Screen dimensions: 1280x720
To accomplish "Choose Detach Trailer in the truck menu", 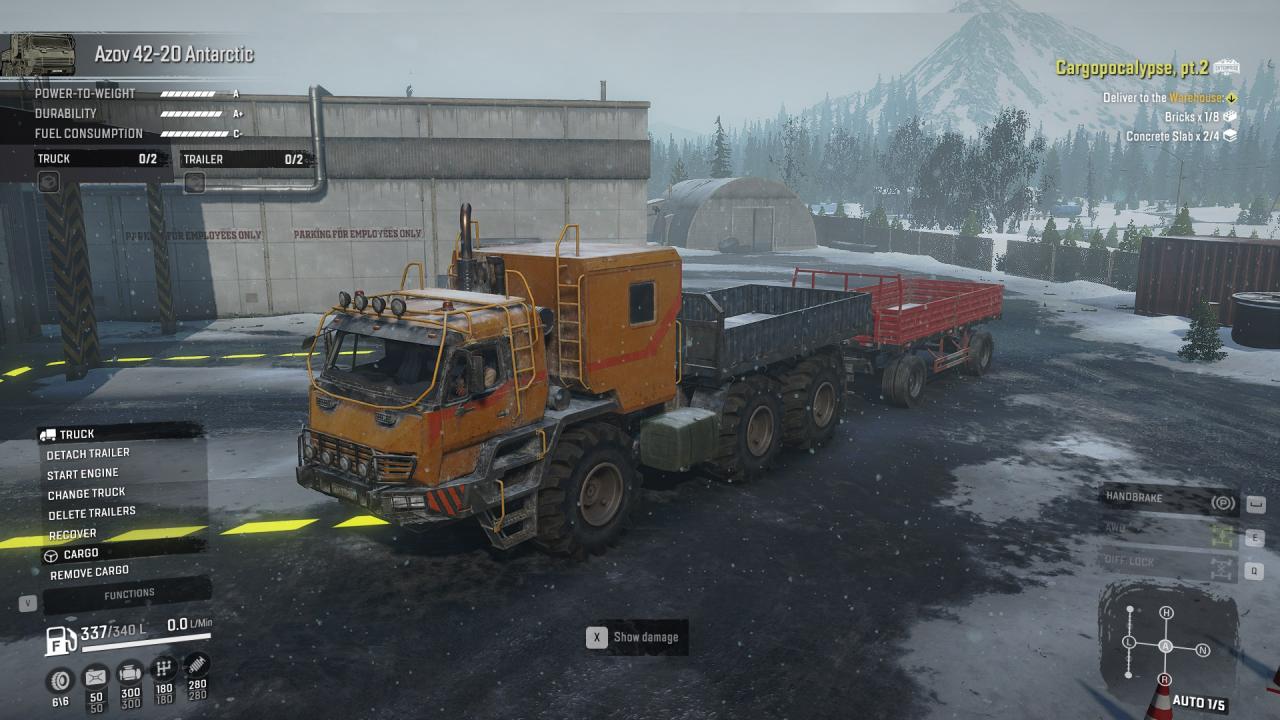I will click(88, 453).
